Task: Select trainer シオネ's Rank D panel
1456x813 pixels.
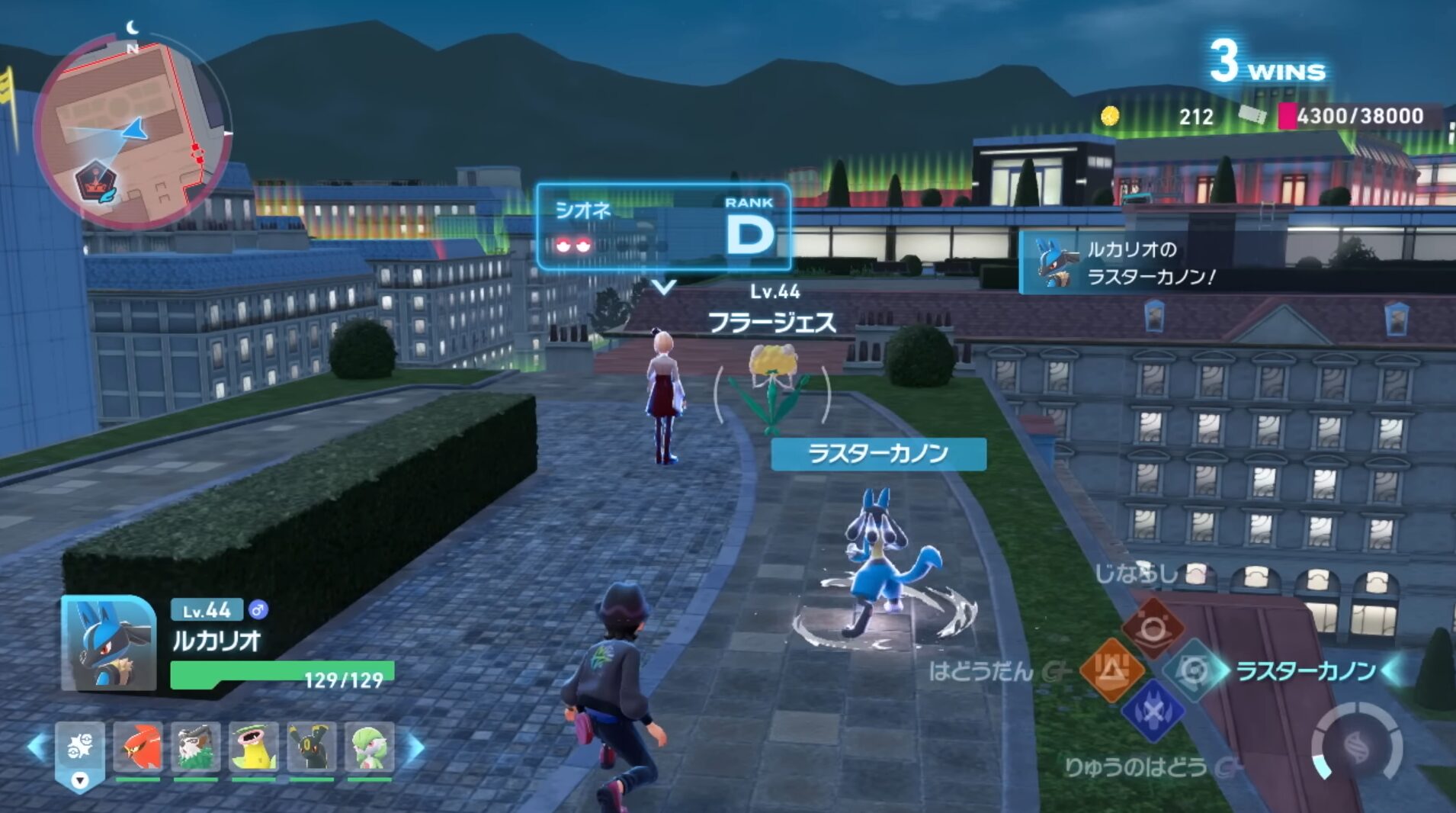Action: pyautogui.click(x=663, y=227)
